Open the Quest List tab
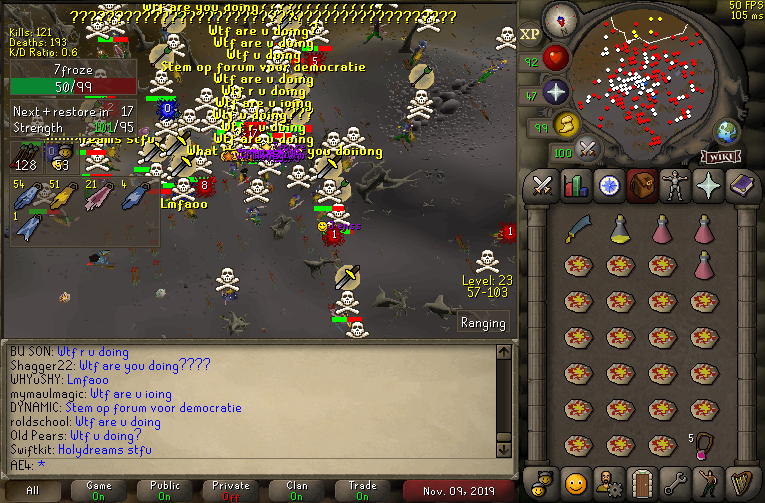 pos(607,185)
